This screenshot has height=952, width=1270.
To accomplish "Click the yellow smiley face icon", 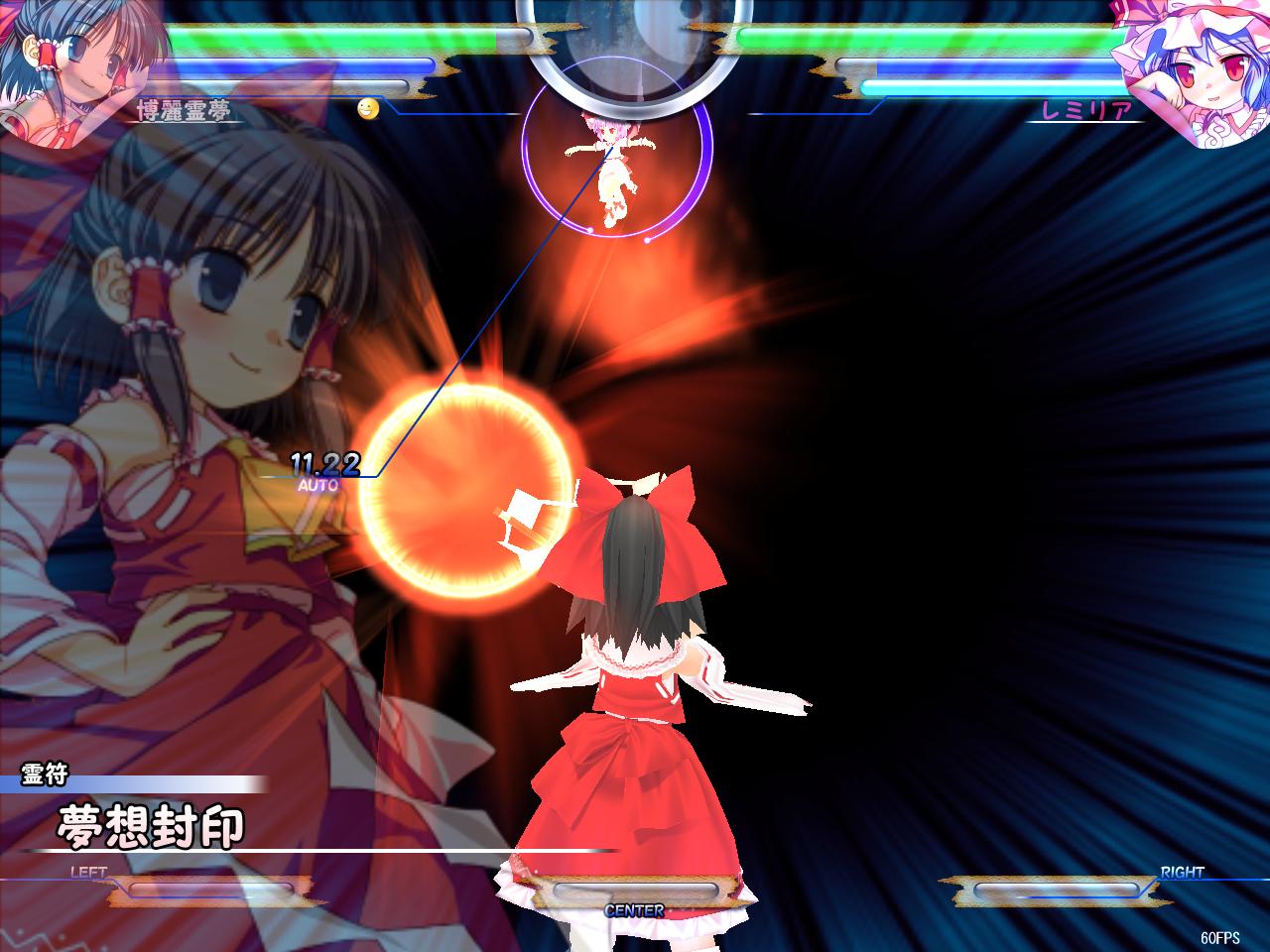I will pyautogui.click(x=368, y=108).
